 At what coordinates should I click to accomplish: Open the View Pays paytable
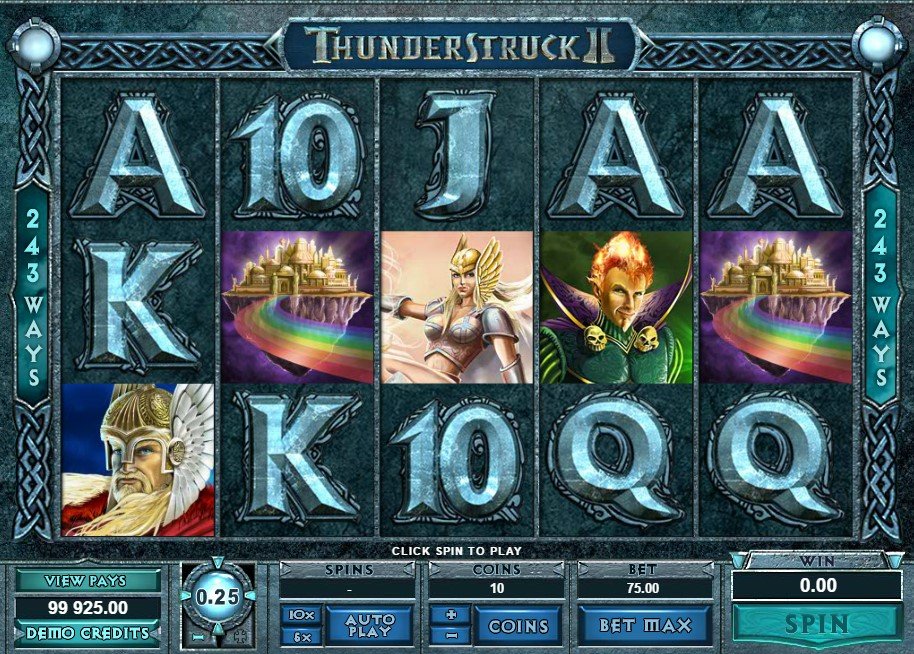(87, 580)
